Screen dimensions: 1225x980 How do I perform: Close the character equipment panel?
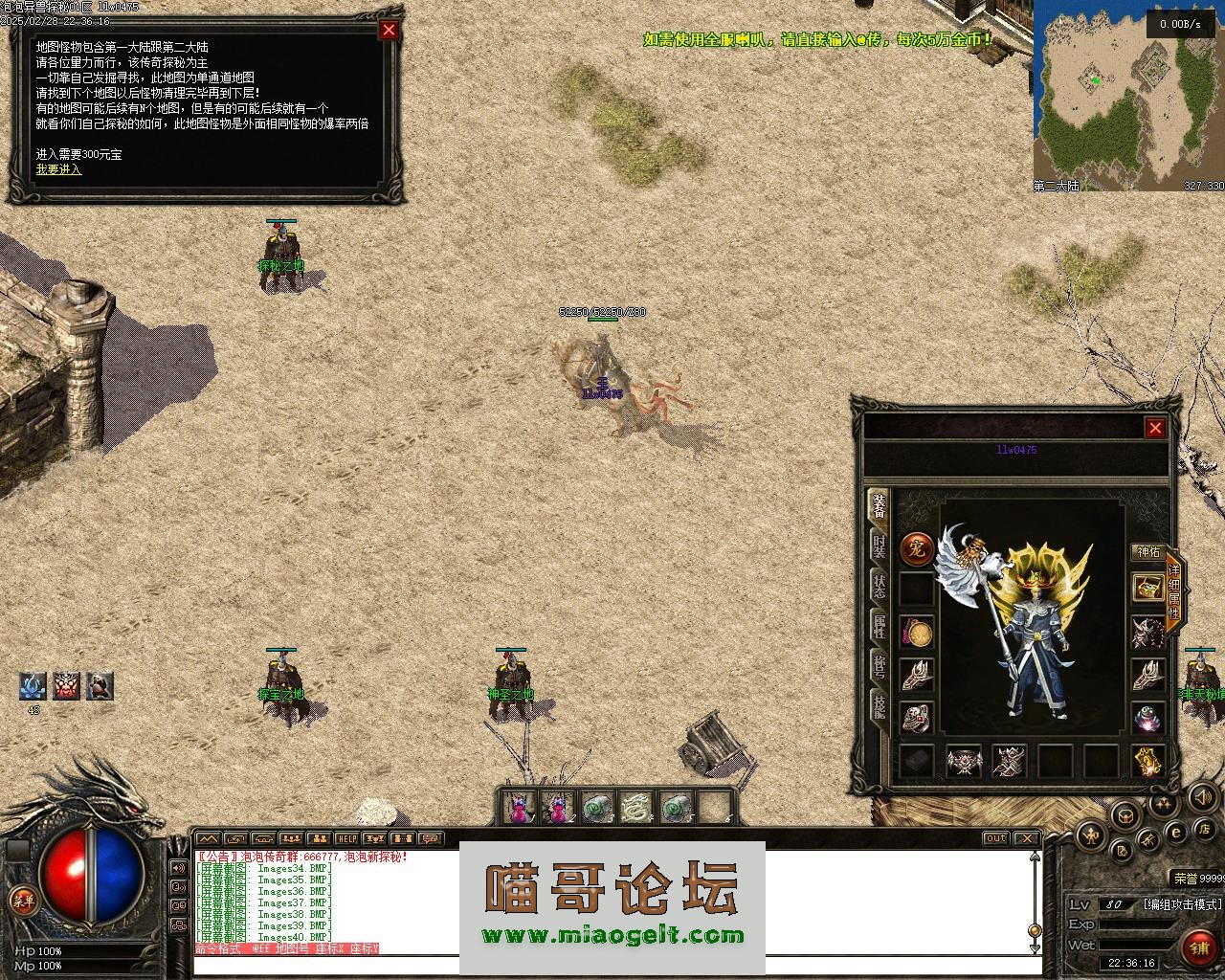1155,428
